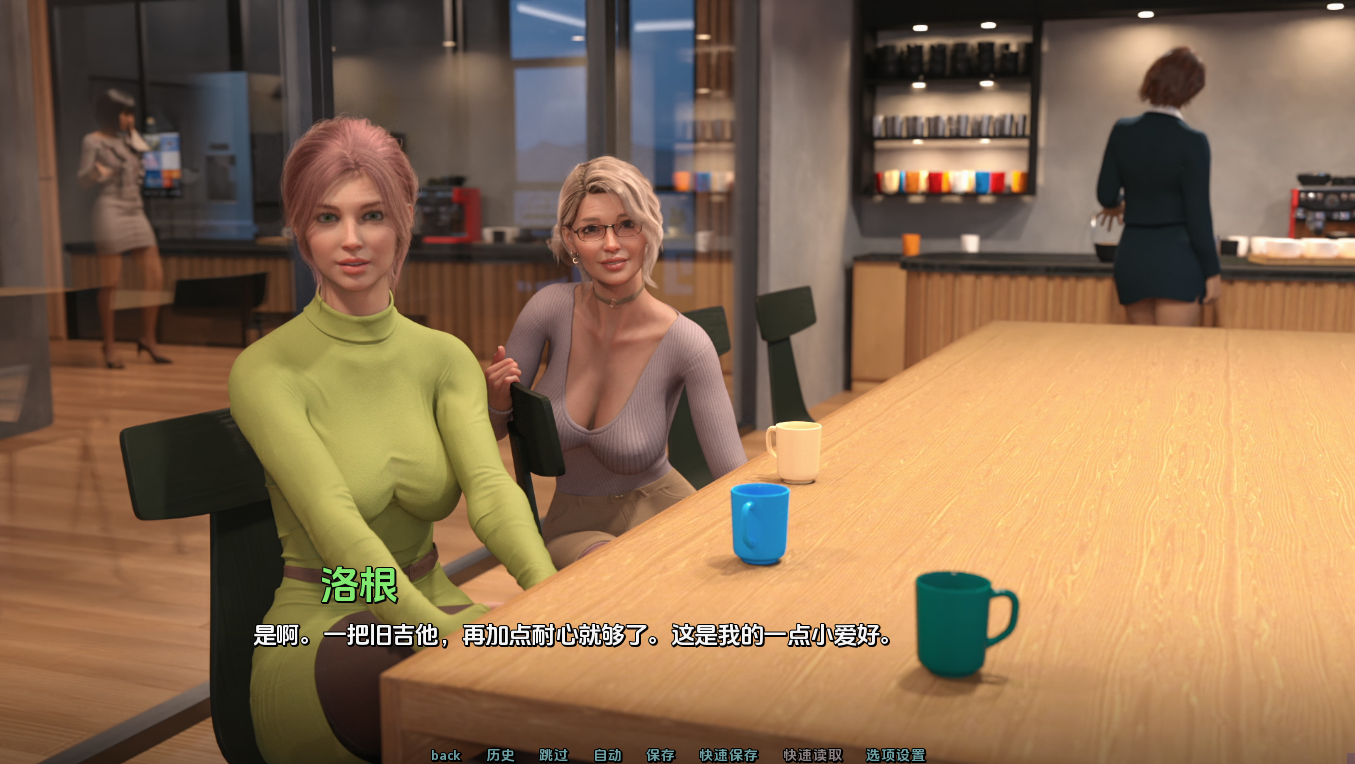Click the cream mug near the blonde woman
The width and height of the screenshot is (1355, 764).
click(x=793, y=449)
